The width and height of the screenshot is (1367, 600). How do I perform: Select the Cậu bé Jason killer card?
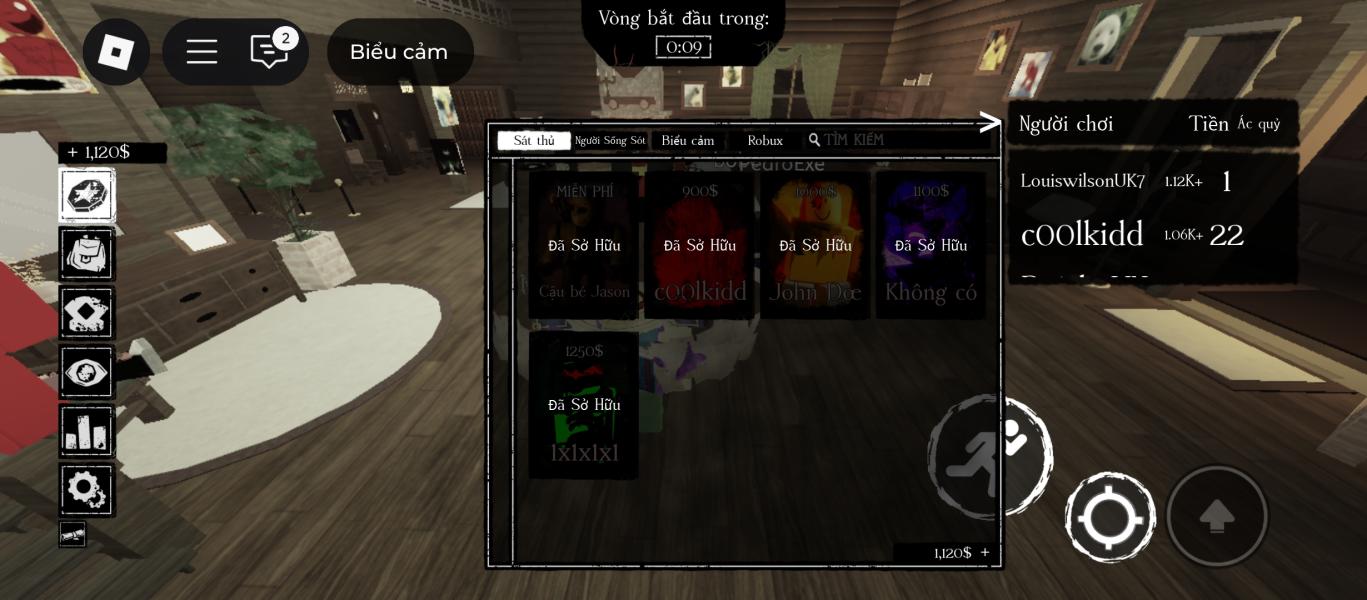pyautogui.click(x=584, y=246)
